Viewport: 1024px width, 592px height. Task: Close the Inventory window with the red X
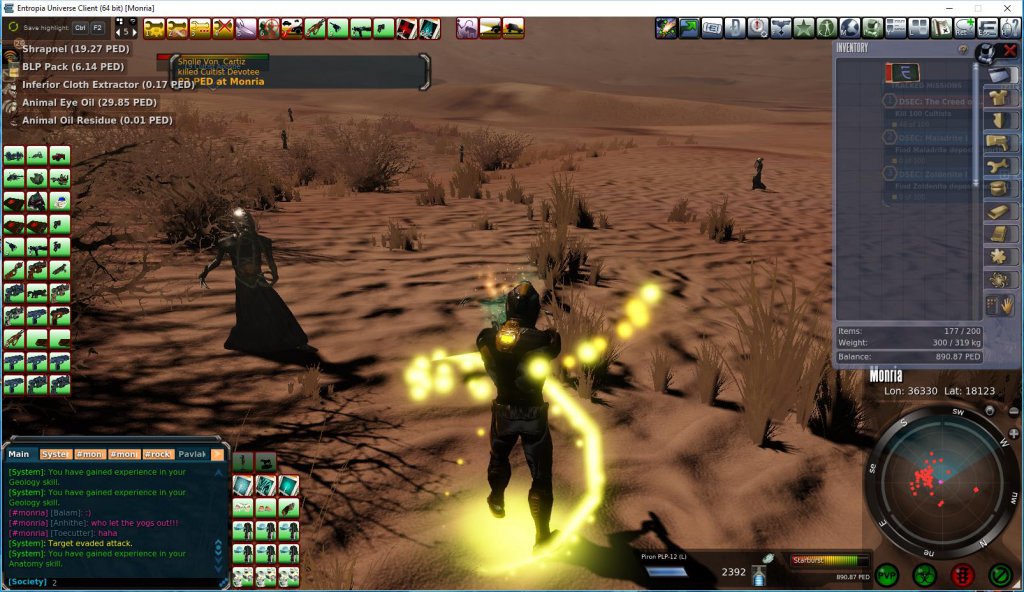(x=1010, y=50)
